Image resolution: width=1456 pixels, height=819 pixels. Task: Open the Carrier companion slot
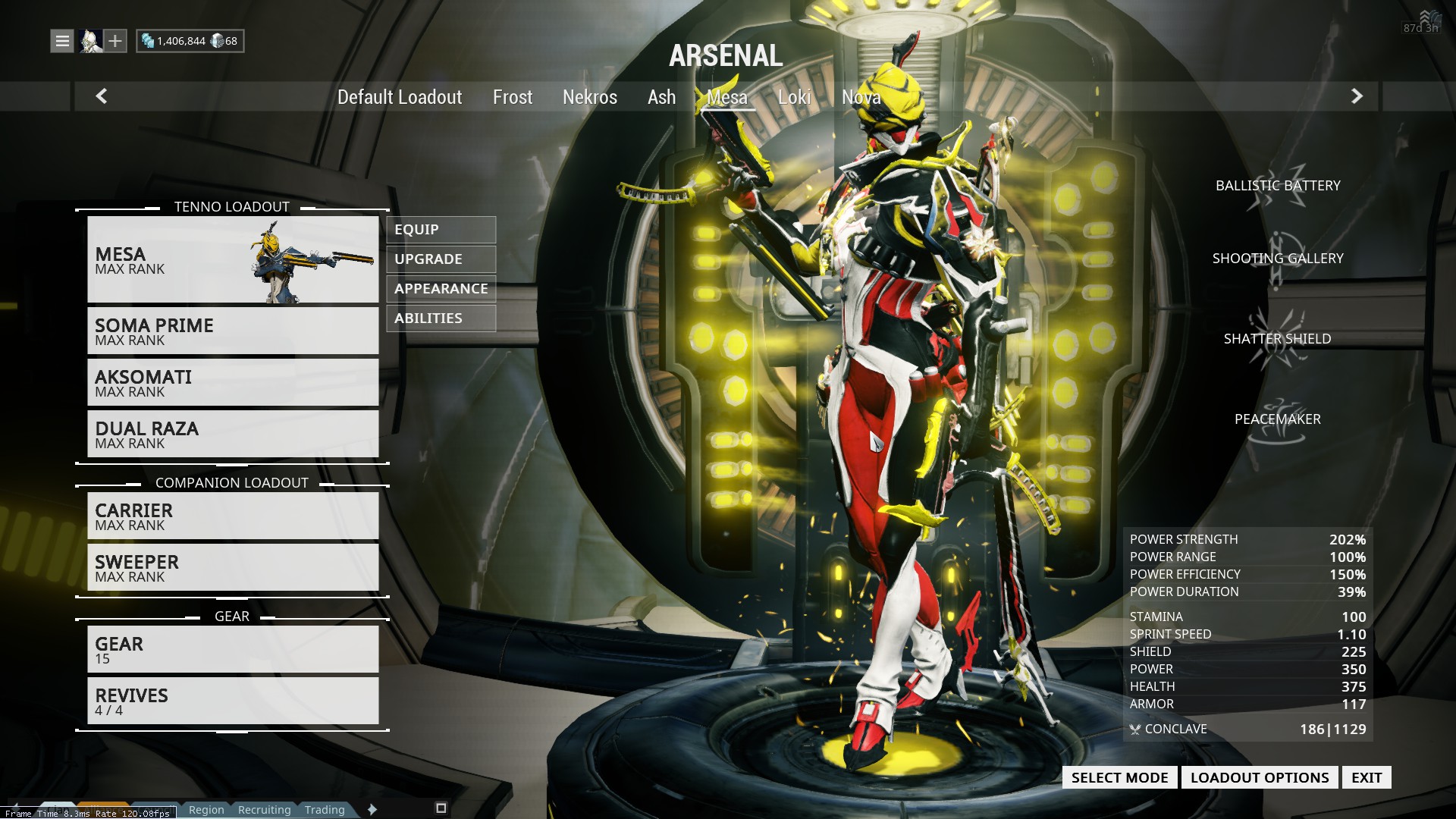233,516
